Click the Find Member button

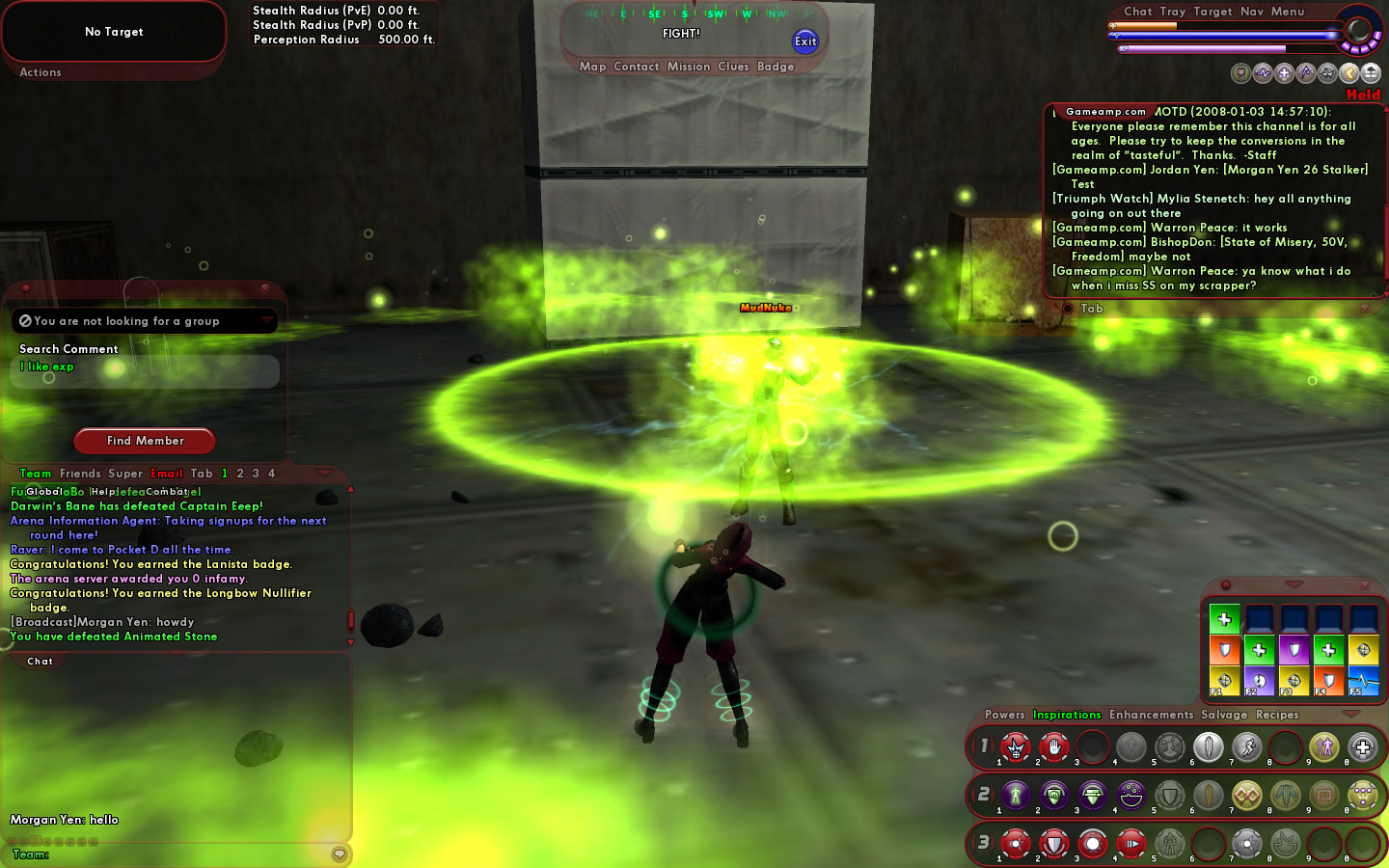(145, 441)
